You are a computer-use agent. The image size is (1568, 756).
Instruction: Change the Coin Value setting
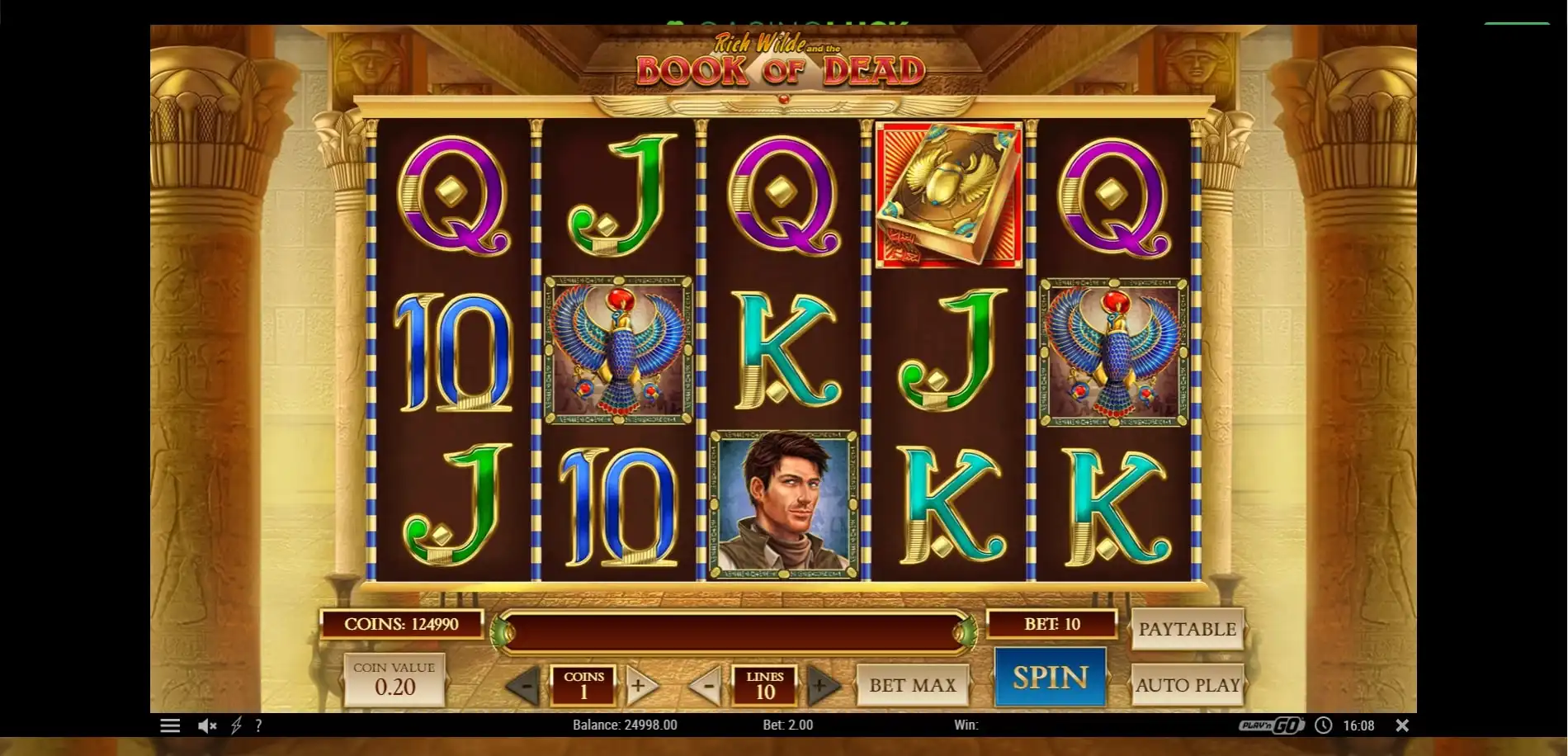pyautogui.click(x=394, y=679)
